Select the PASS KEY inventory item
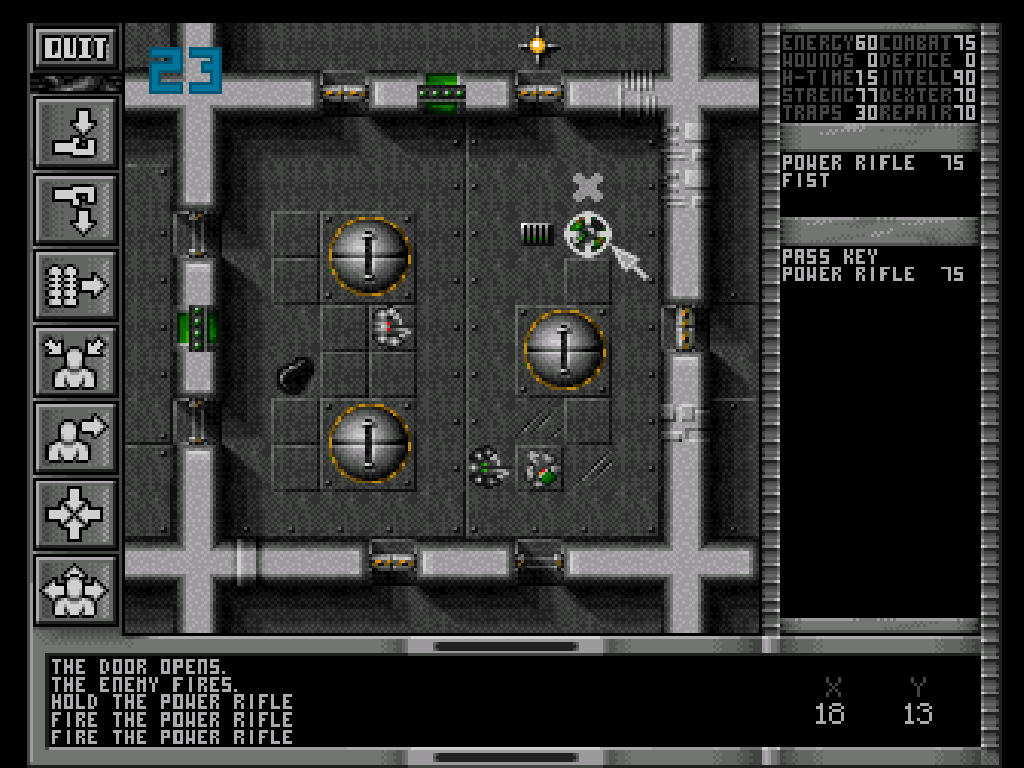Image resolution: width=1024 pixels, height=768 pixels. pyautogui.click(x=829, y=256)
